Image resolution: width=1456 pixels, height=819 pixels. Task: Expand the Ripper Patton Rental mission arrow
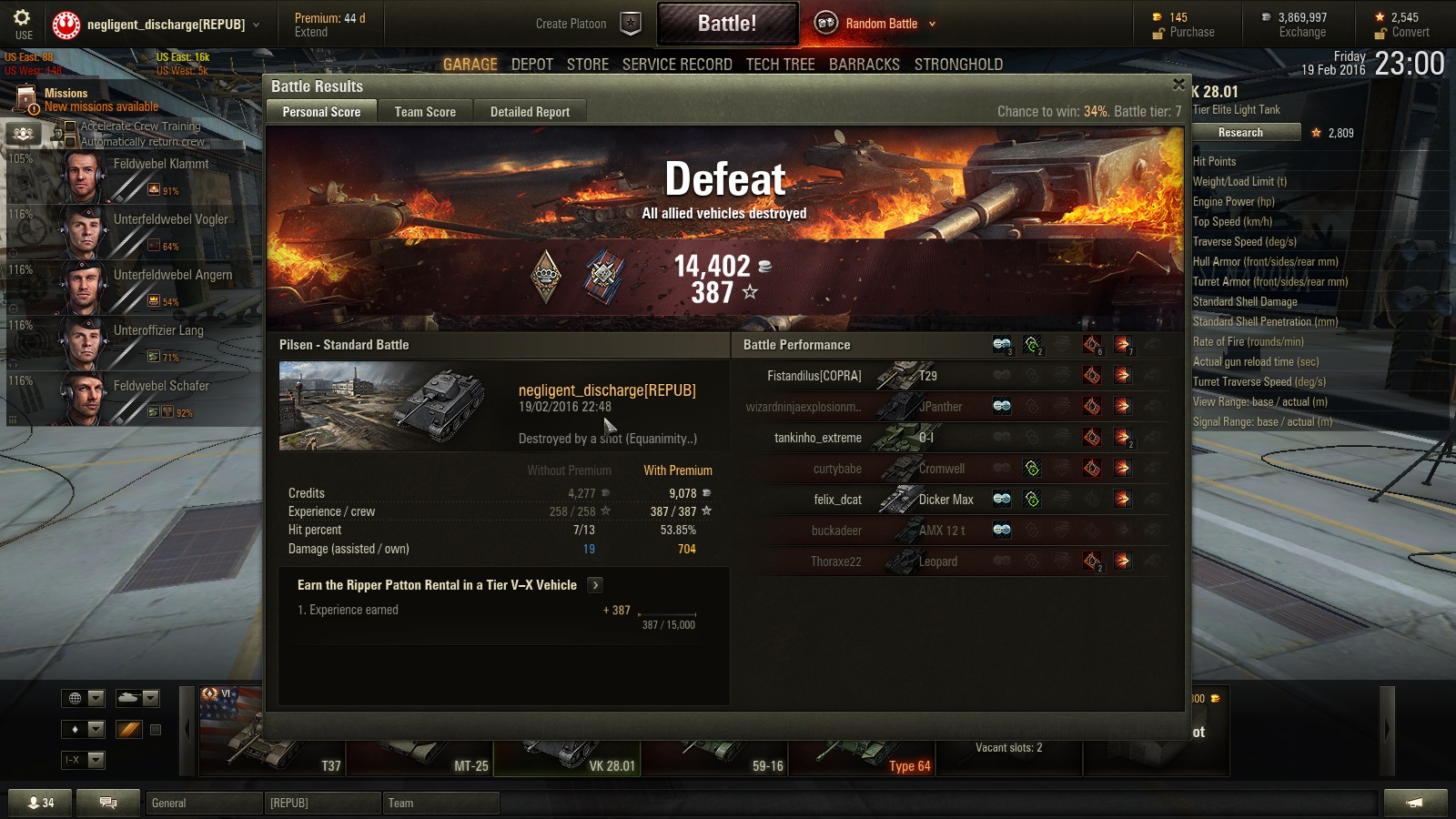click(x=594, y=585)
